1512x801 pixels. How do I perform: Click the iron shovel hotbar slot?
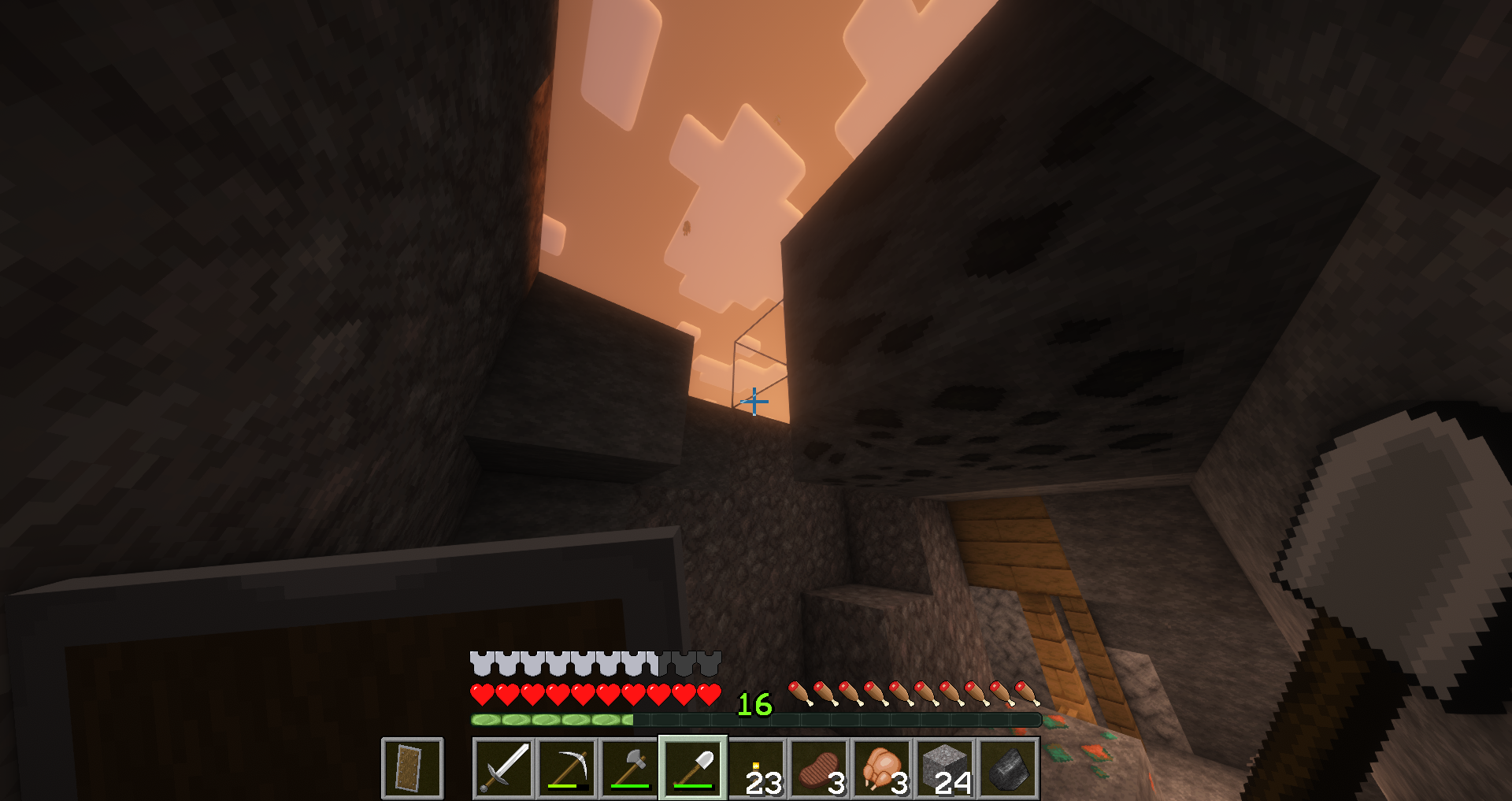point(693,768)
